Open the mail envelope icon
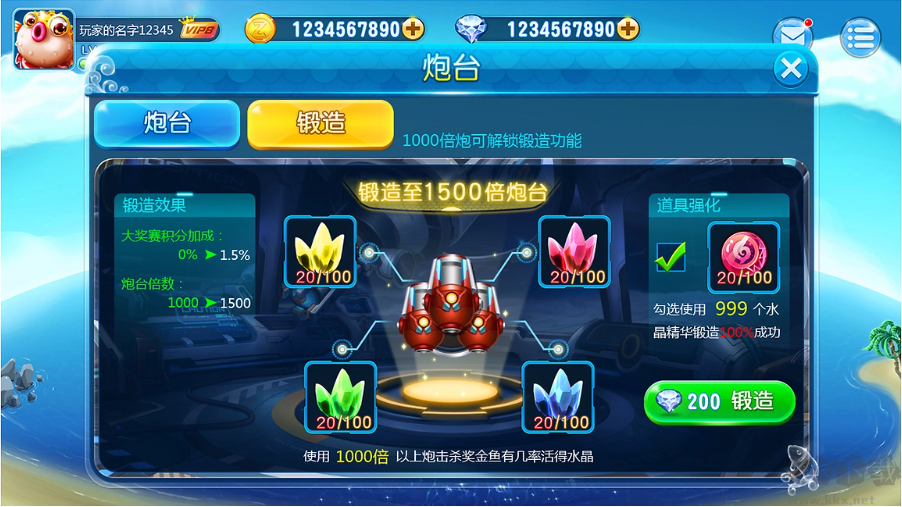The width and height of the screenshot is (902, 507). pyautogui.click(x=793, y=35)
